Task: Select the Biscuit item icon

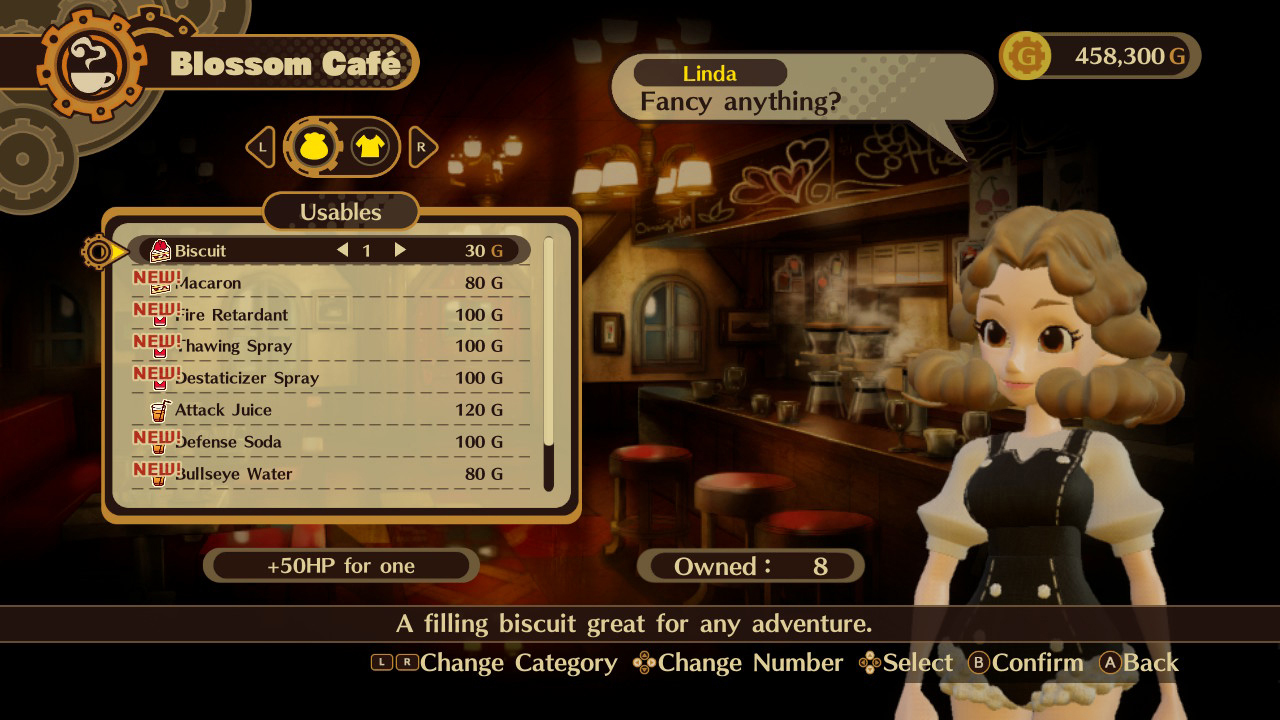Action: (x=159, y=249)
